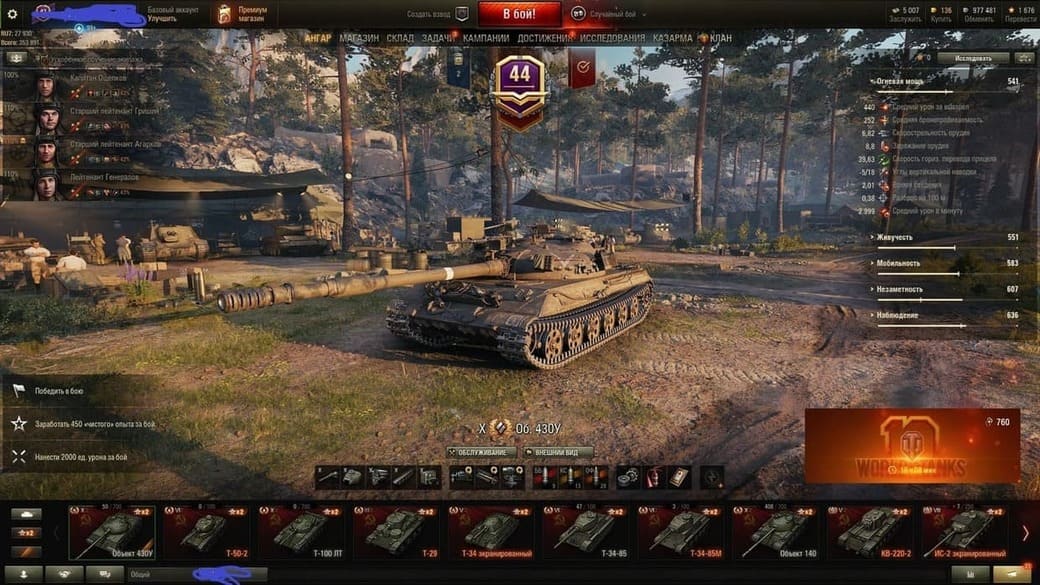
Task: Select the Т-50-2 tank in the carousel
Action: (206, 530)
